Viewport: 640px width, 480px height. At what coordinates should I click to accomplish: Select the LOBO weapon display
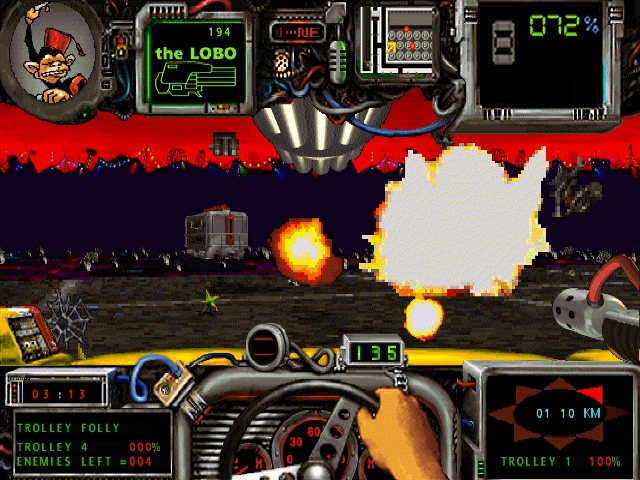point(195,58)
